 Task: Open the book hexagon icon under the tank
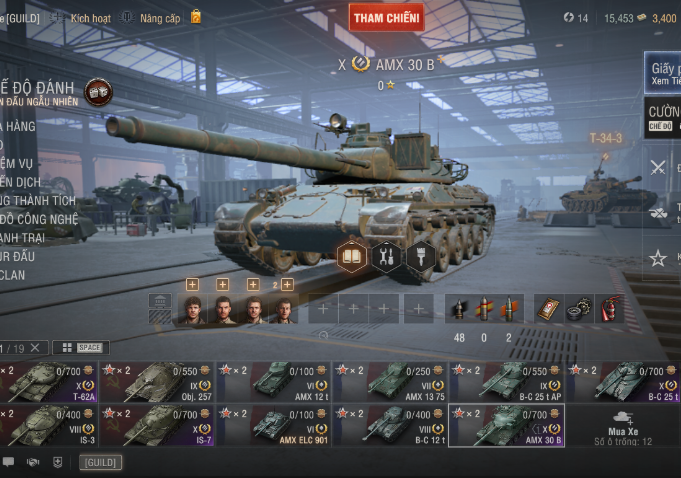point(351,256)
